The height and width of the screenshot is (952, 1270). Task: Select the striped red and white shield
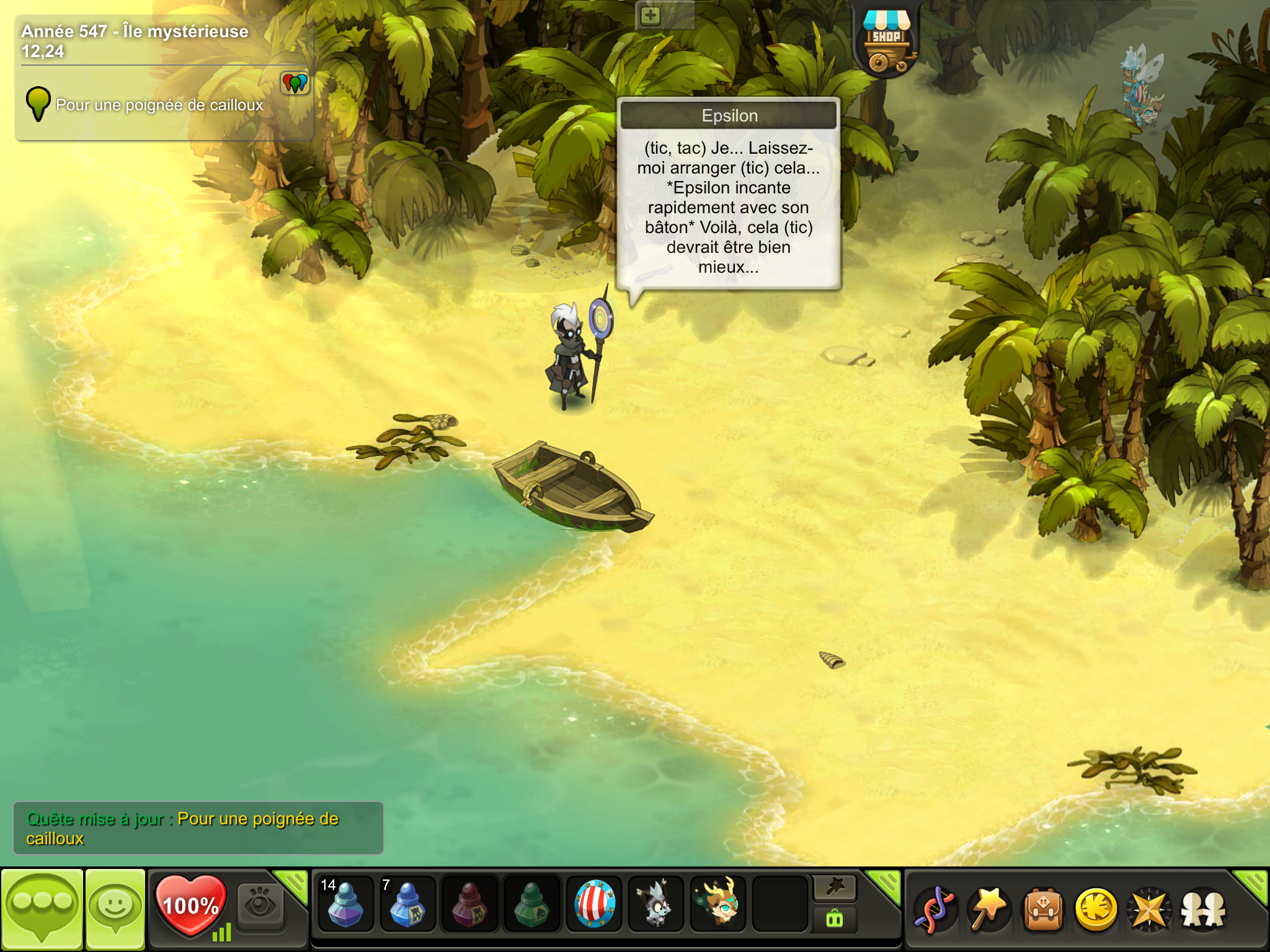pos(594,904)
